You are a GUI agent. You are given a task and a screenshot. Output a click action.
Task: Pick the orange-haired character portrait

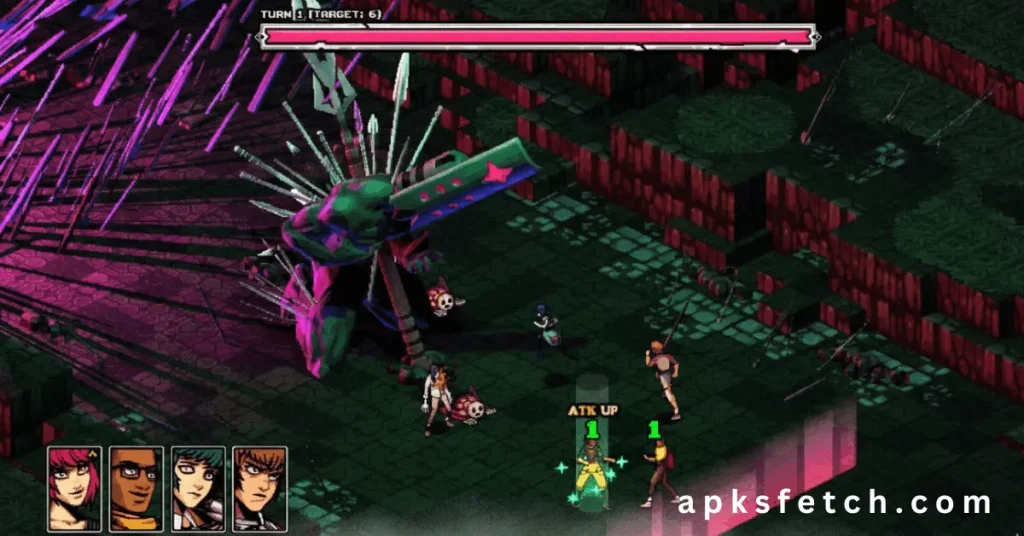click(260, 488)
